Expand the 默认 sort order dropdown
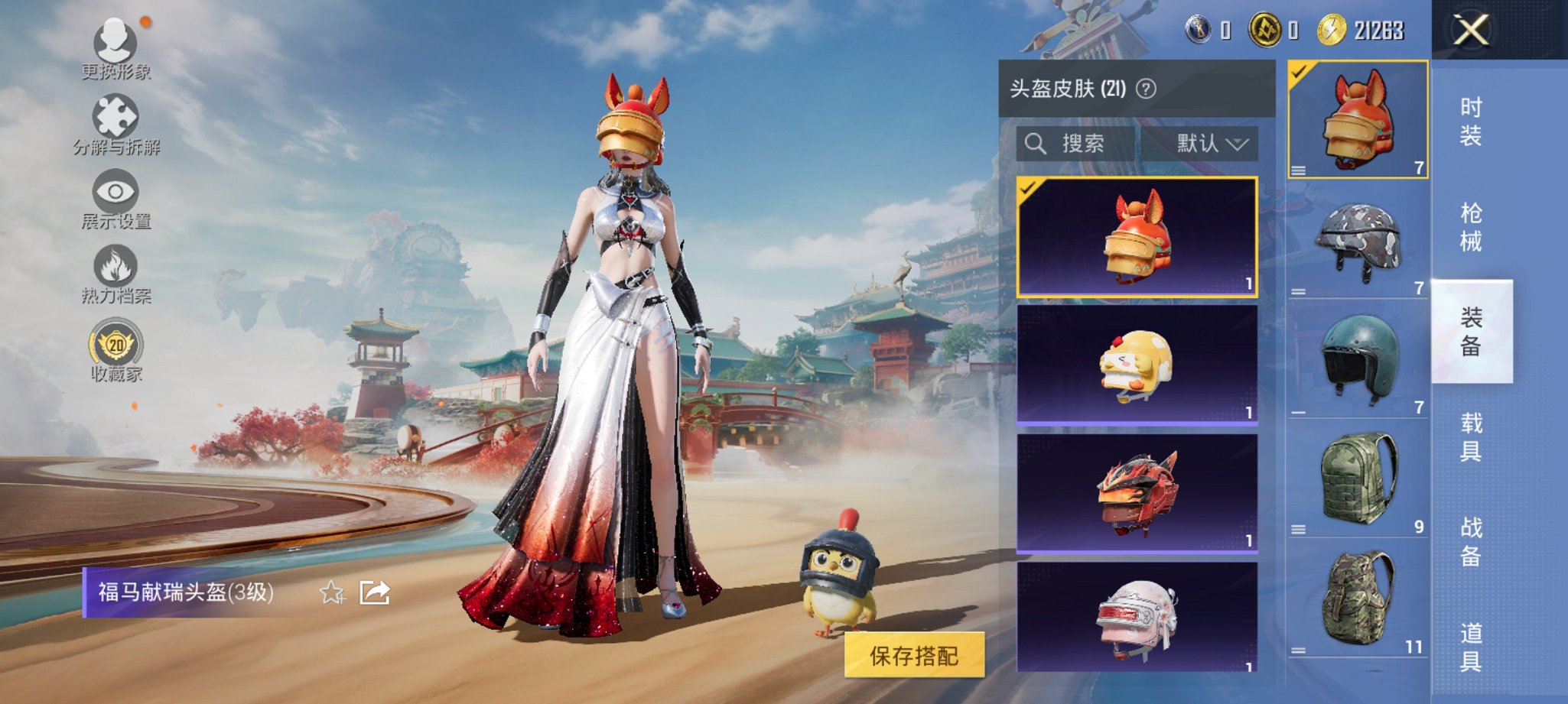The height and width of the screenshot is (704, 1568). click(x=1209, y=142)
